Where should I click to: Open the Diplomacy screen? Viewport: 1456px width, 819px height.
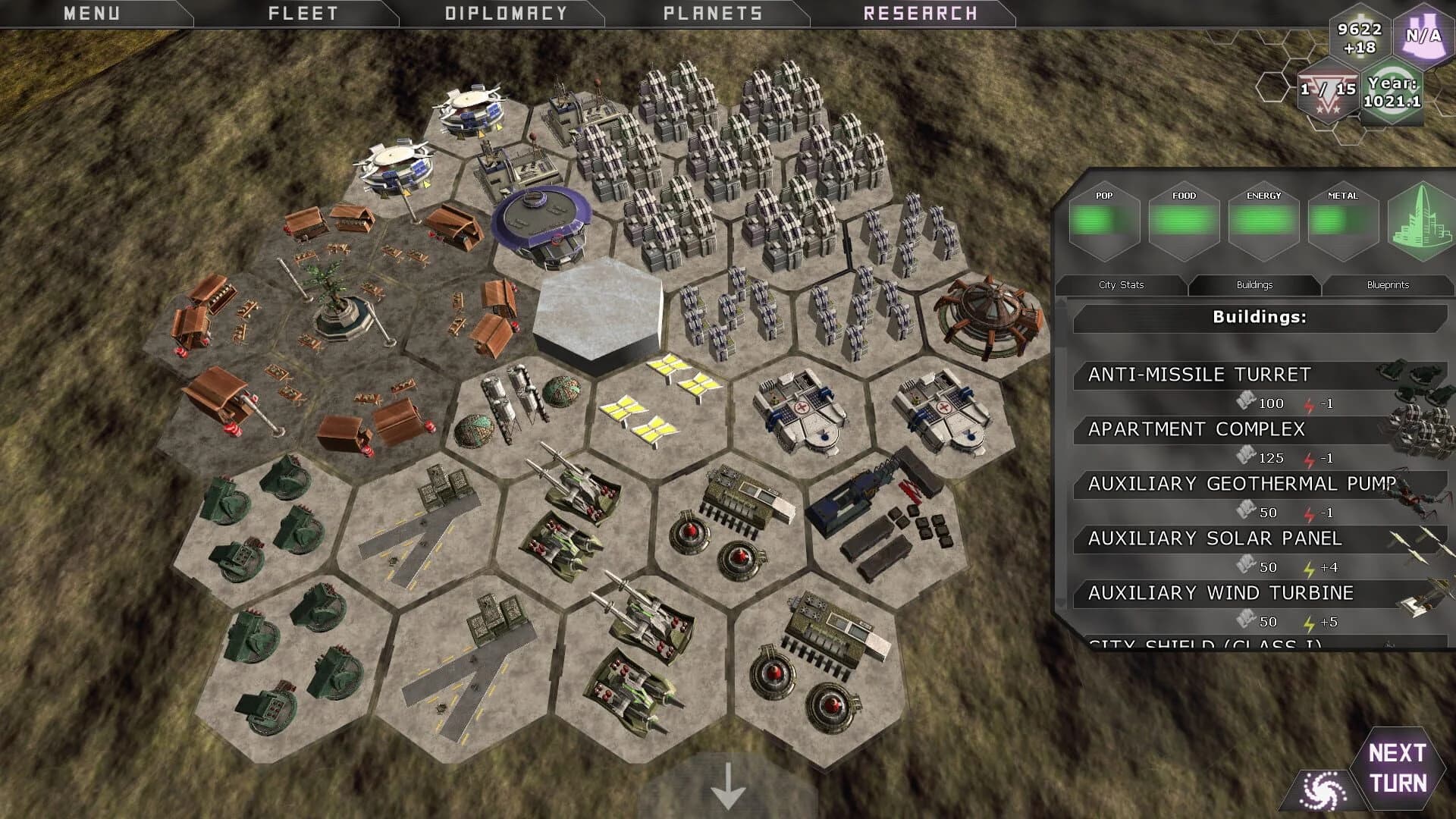[x=506, y=13]
